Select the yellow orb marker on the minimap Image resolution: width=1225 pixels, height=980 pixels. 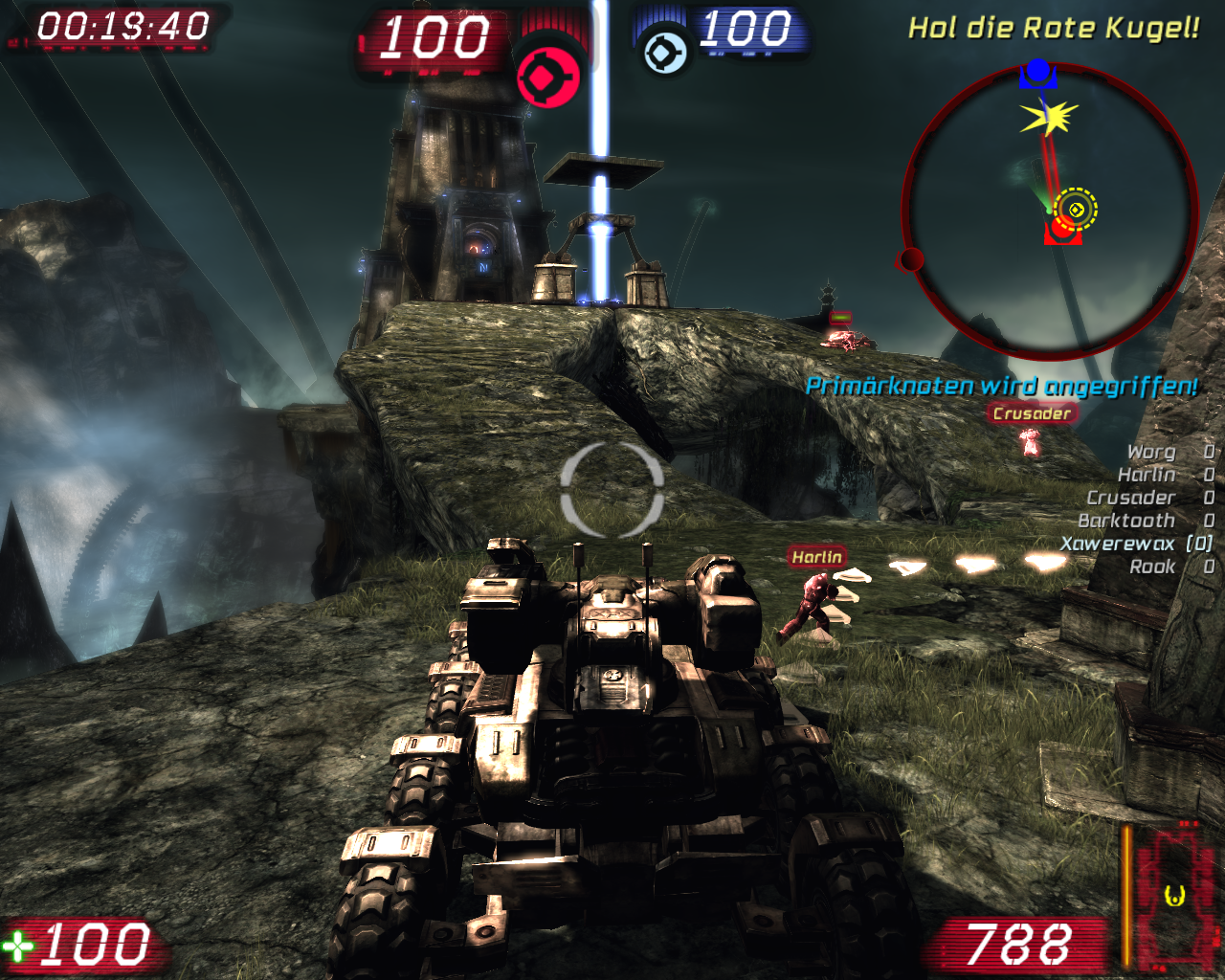(1077, 208)
